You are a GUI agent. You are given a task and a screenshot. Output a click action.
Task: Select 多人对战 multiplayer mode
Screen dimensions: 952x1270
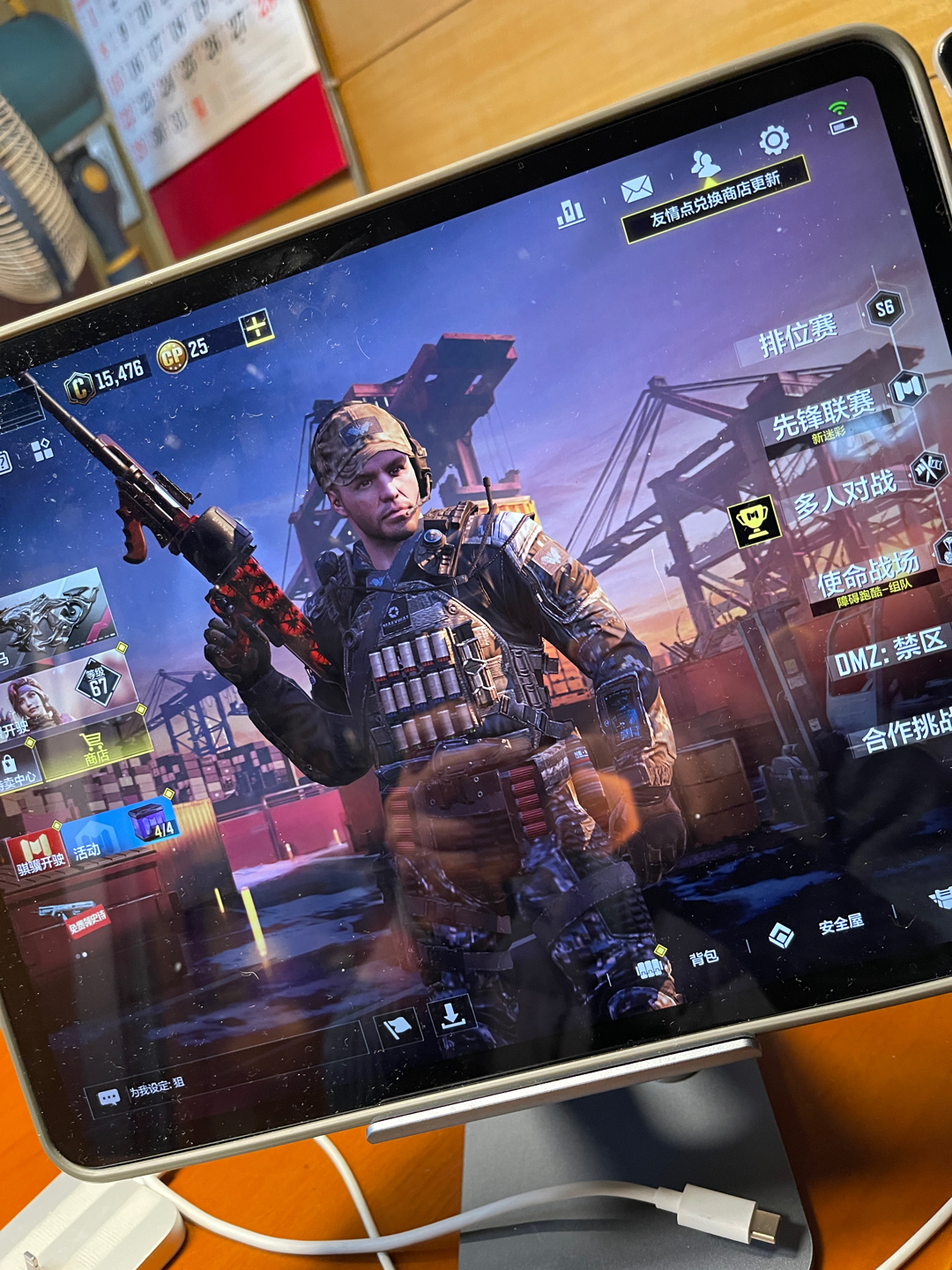click(844, 494)
